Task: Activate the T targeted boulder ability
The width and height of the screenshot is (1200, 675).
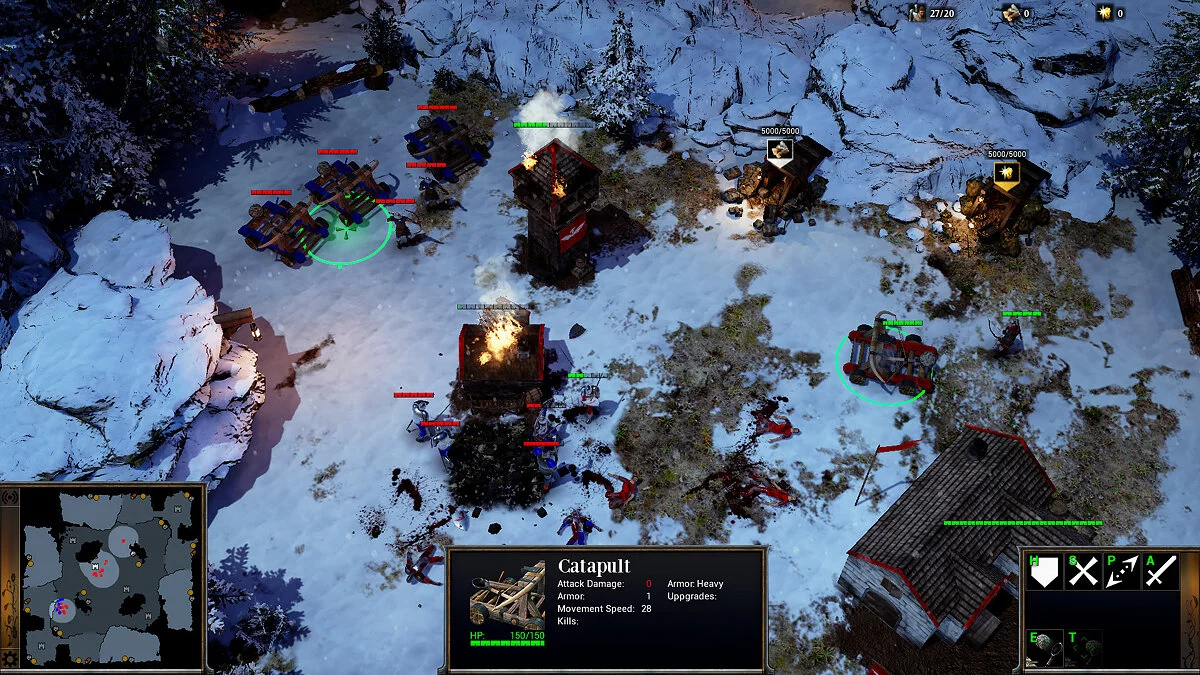Action: tap(1084, 647)
